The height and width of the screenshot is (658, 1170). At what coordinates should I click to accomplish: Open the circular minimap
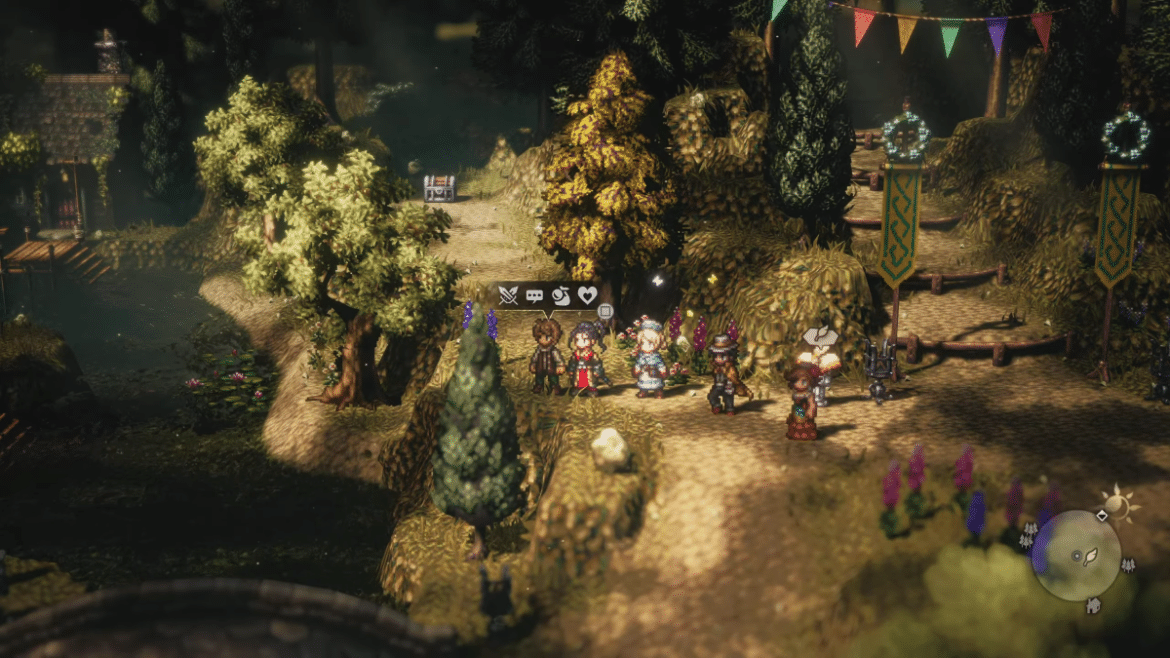[1076, 555]
